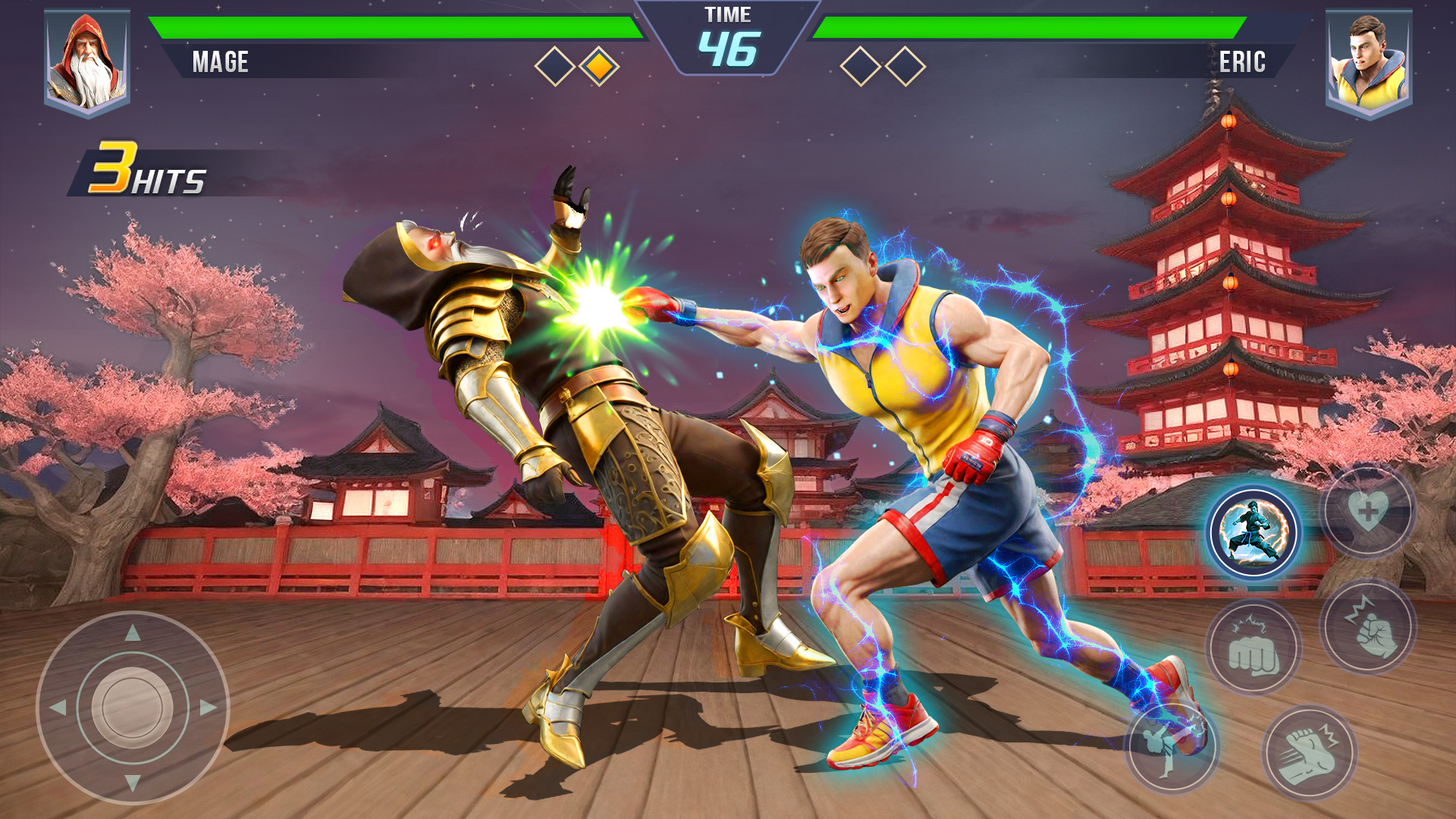Tap the dashing fist attack button
Image resolution: width=1456 pixels, height=819 pixels.
(x=1309, y=752)
